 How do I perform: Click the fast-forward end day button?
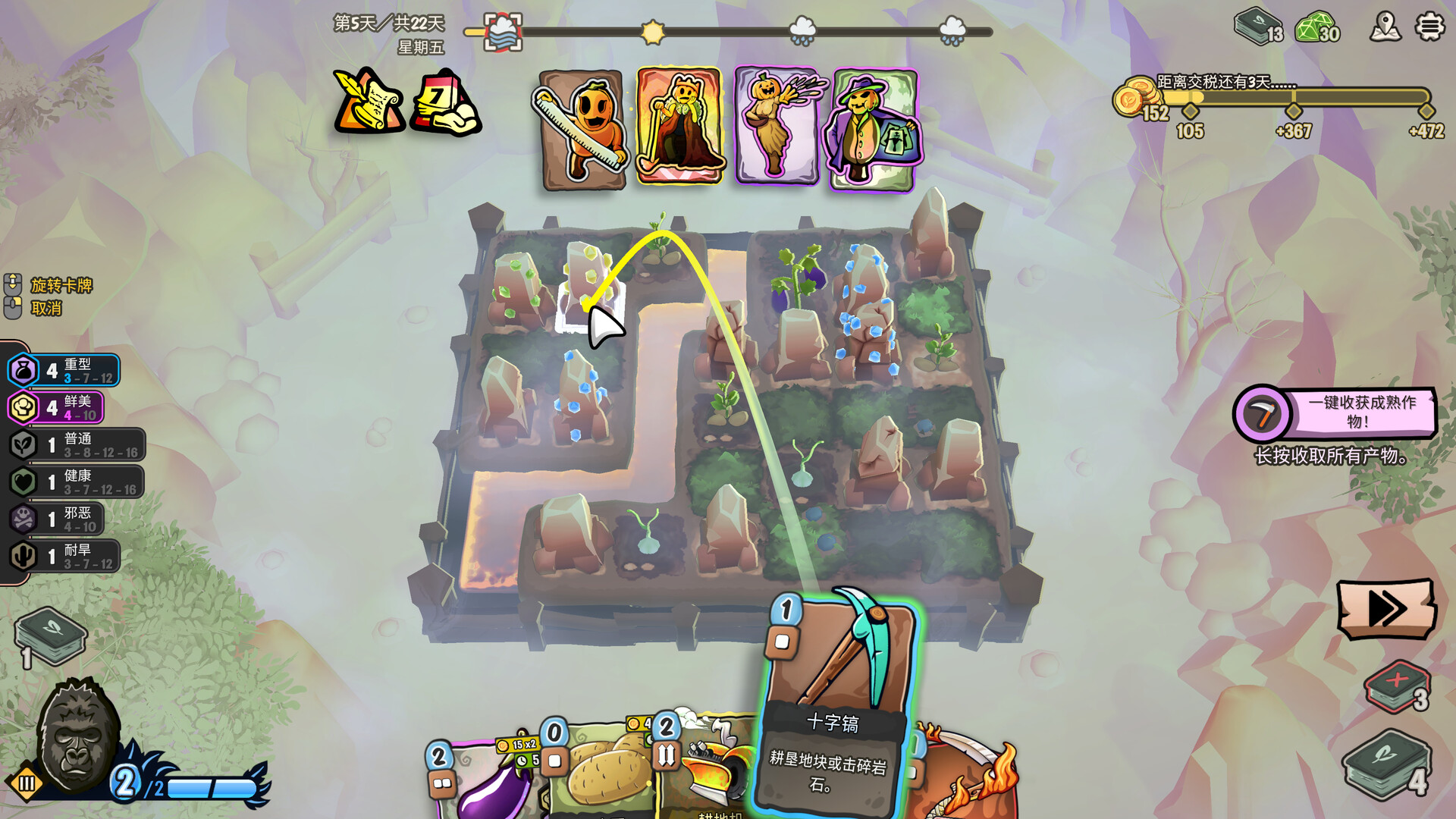click(x=1385, y=607)
